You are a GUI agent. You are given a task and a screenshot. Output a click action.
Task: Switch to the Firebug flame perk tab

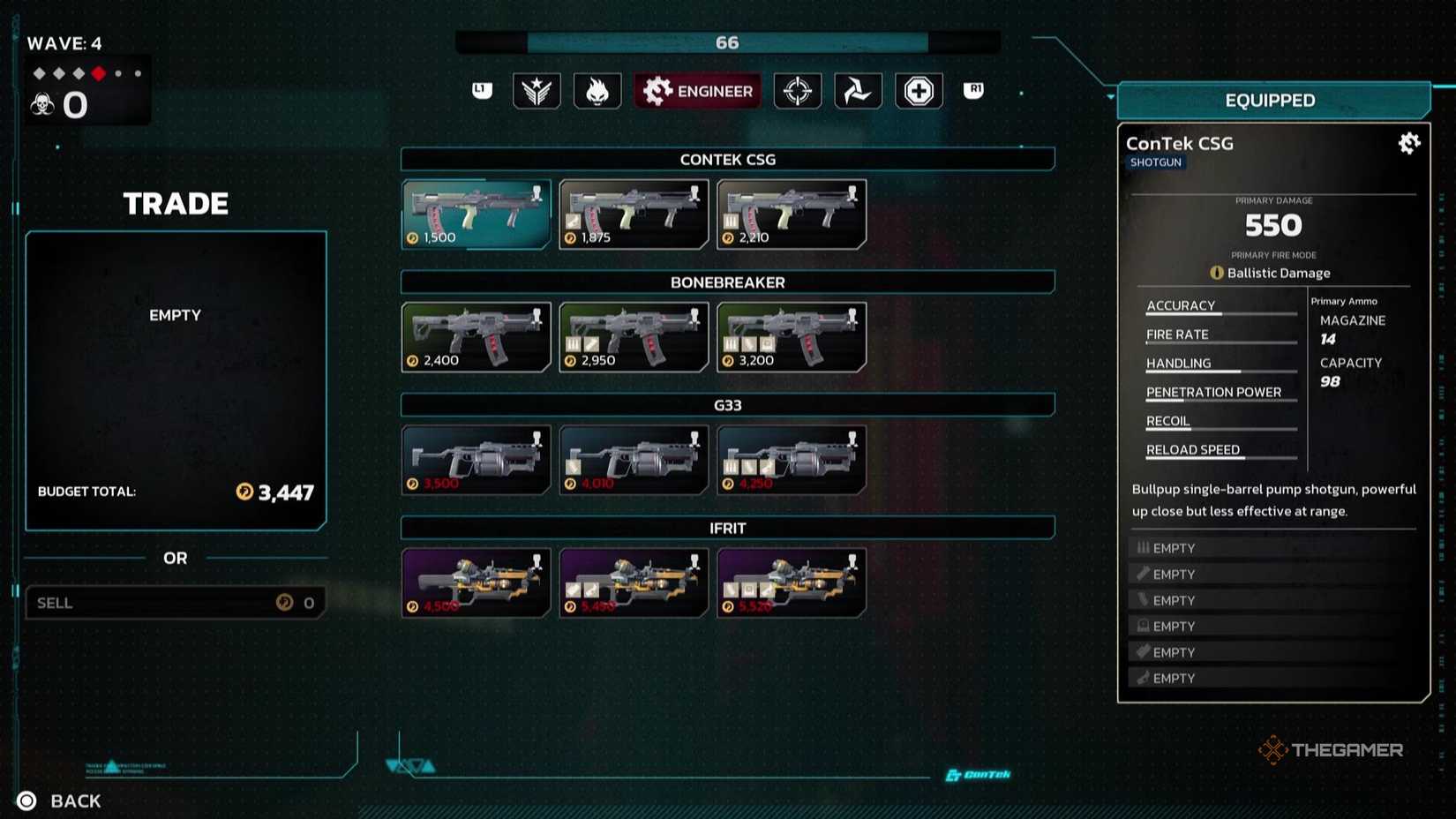tap(597, 91)
